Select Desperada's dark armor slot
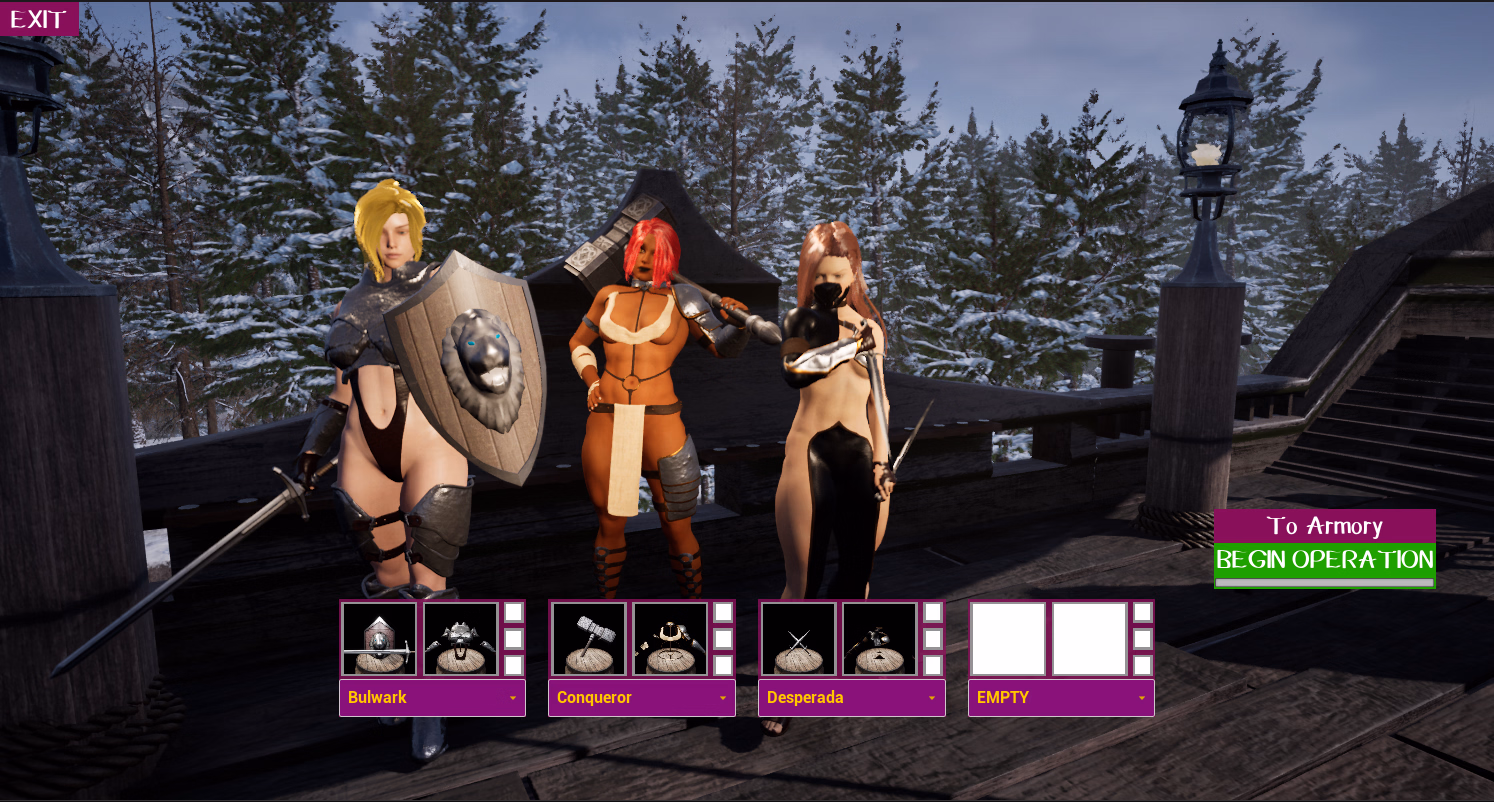Screen dimensions: 1494x802 [x=879, y=639]
